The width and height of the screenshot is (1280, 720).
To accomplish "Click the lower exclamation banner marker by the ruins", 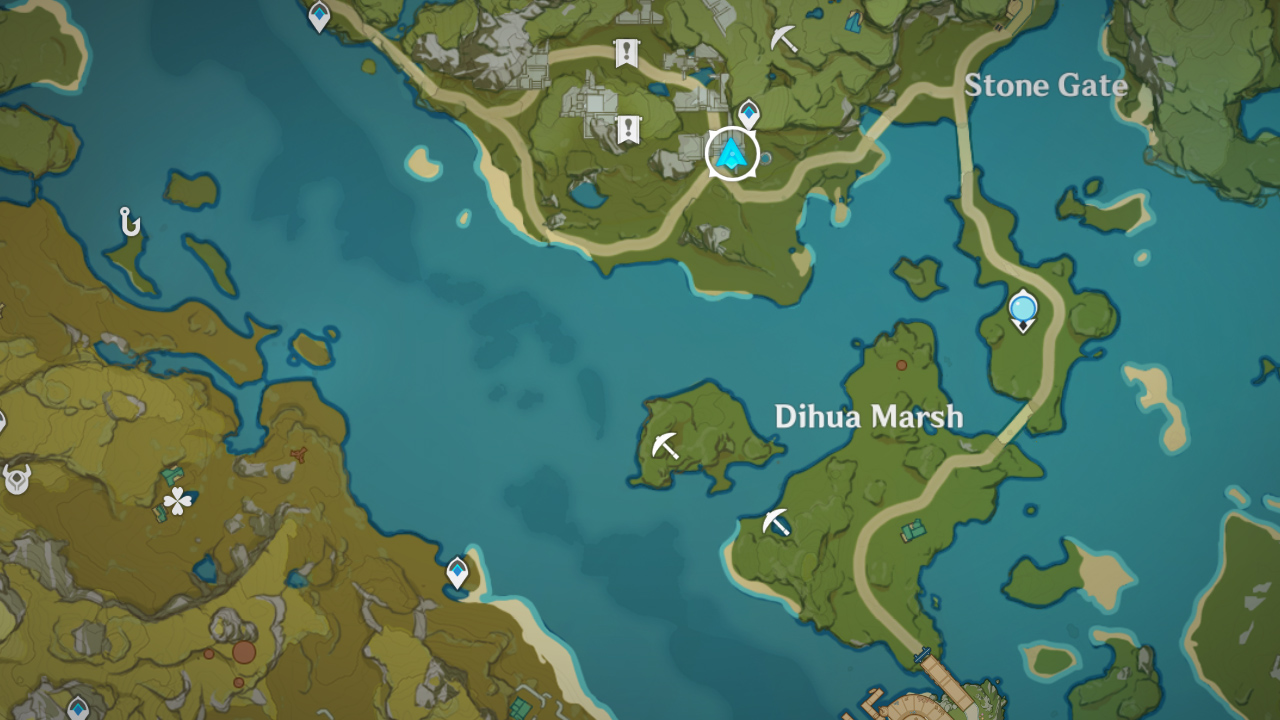I will pyautogui.click(x=628, y=129).
